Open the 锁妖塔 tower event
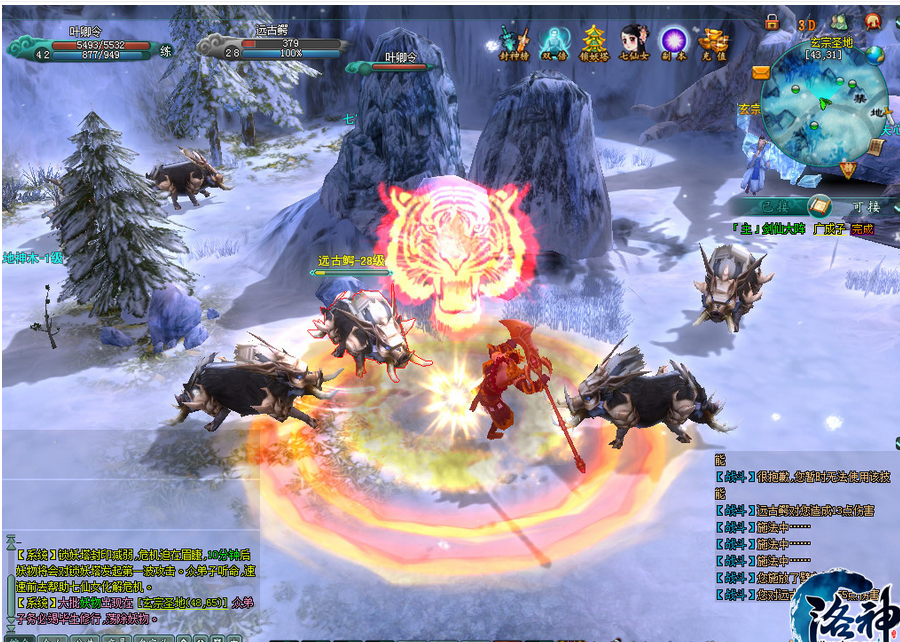The height and width of the screenshot is (642, 900). [x=594, y=43]
